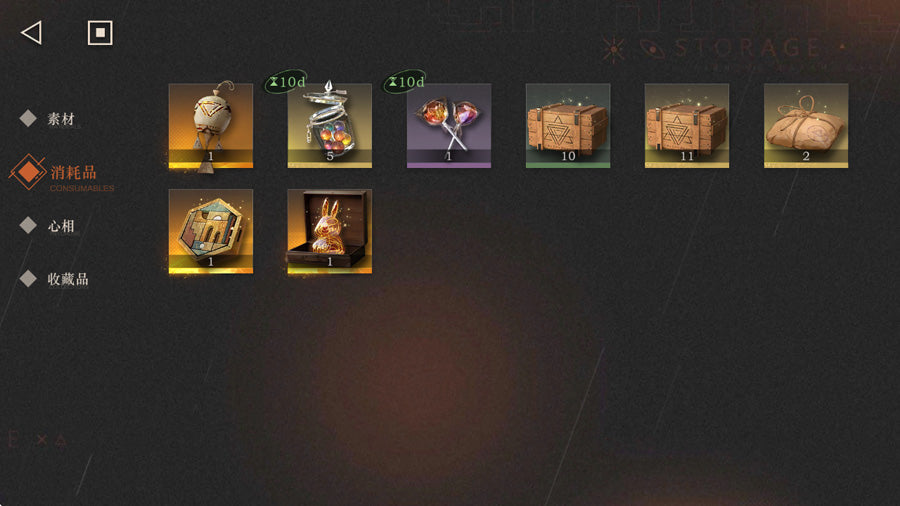Select the 消耗品 Consumables tab
The image size is (900, 506).
(72, 173)
